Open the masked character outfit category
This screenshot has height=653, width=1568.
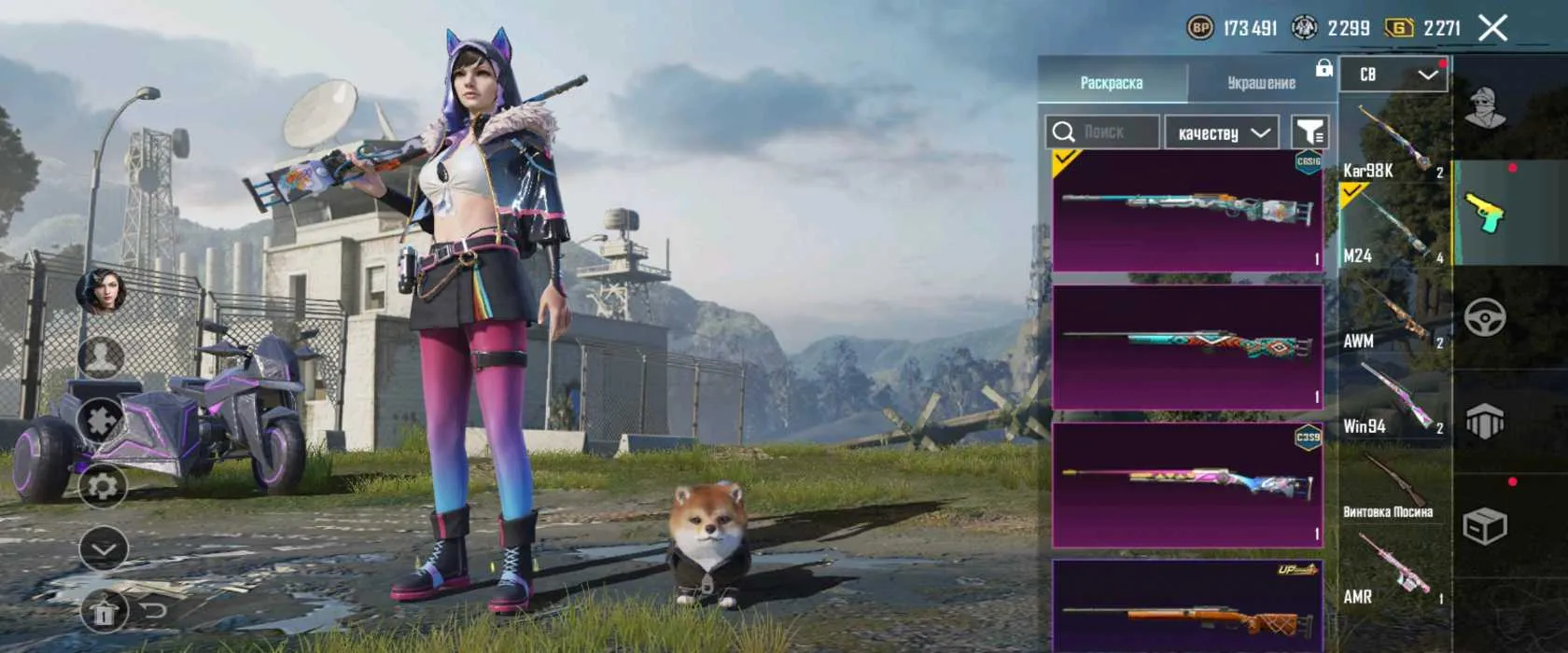pyautogui.click(x=1485, y=108)
